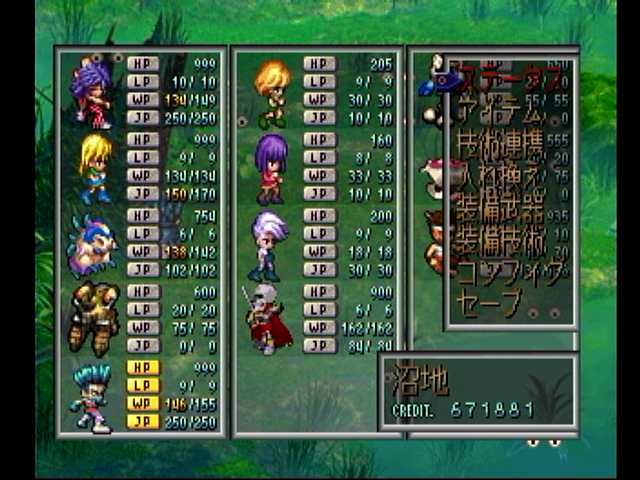Screen dimensions: 640x480
Task: Select the purple-haired character with 999 HP
Action: 92,92
